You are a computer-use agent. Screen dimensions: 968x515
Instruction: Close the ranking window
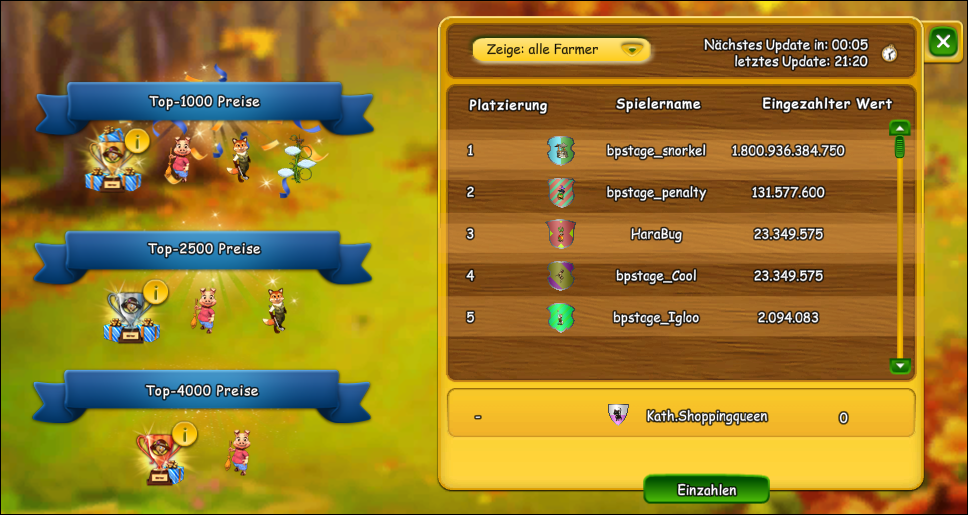tap(942, 42)
